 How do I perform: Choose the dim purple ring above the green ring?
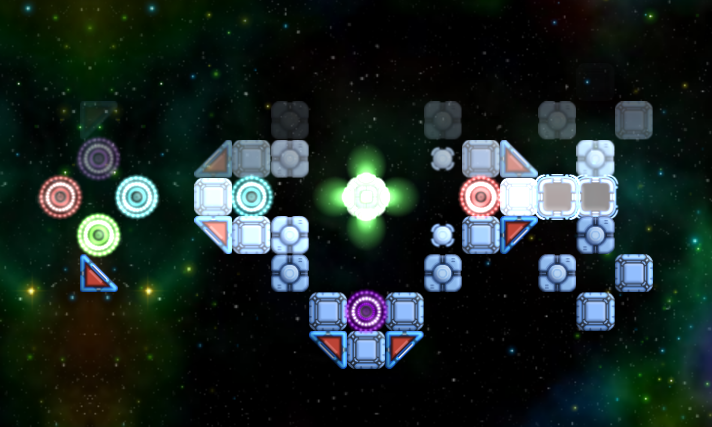click(x=98, y=158)
